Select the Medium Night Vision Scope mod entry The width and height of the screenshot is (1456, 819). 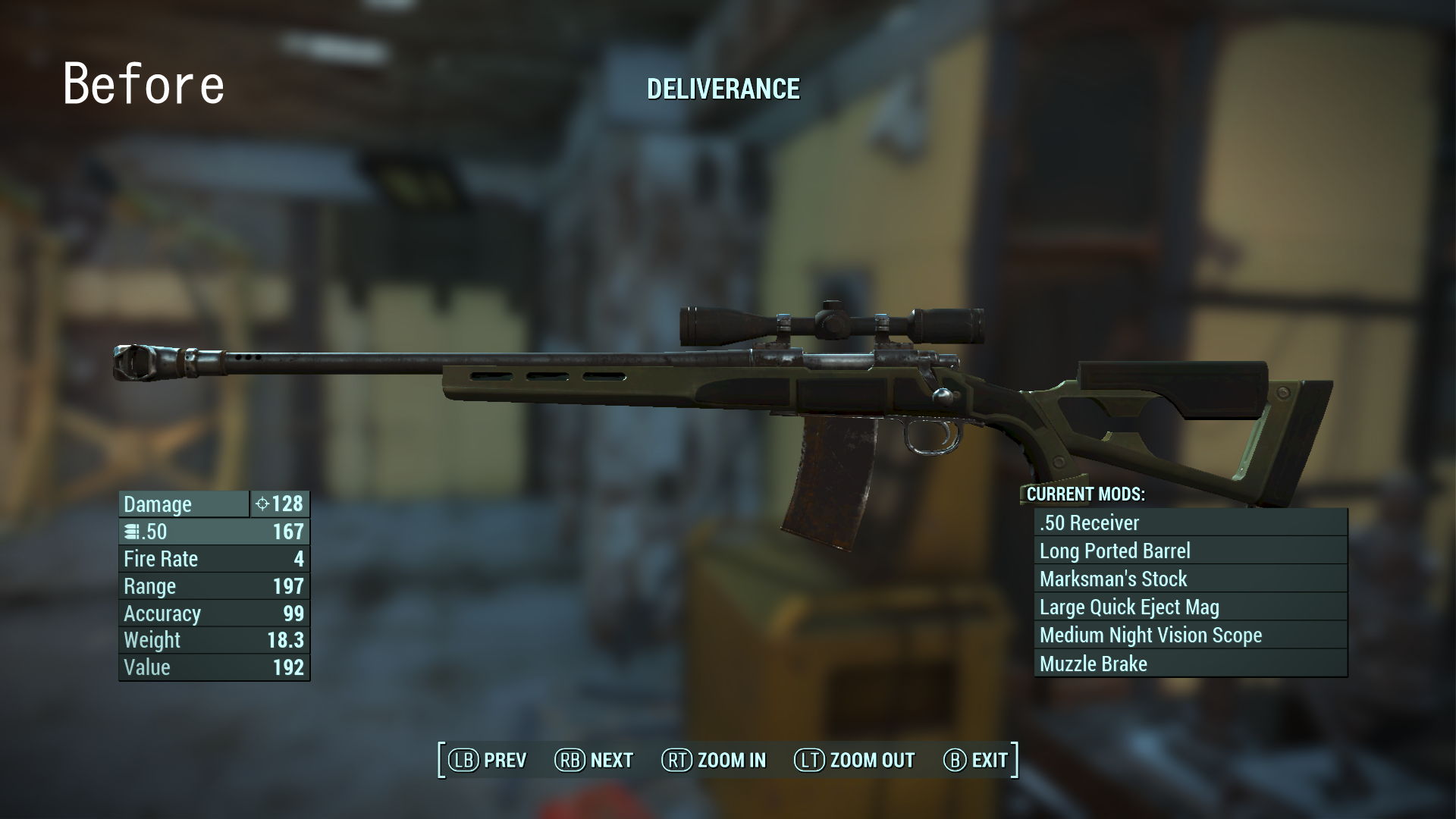tap(1150, 635)
